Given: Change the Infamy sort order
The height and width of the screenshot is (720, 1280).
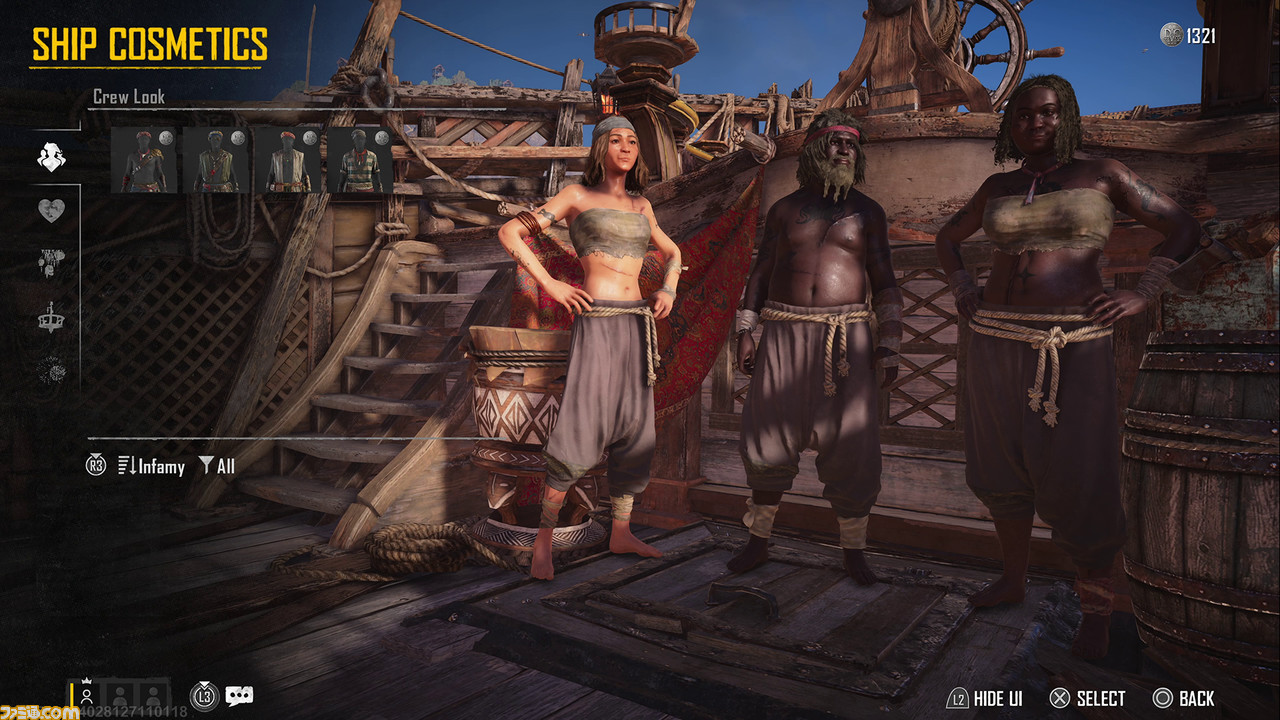Looking at the screenshot, I should [x=151, y=466].
